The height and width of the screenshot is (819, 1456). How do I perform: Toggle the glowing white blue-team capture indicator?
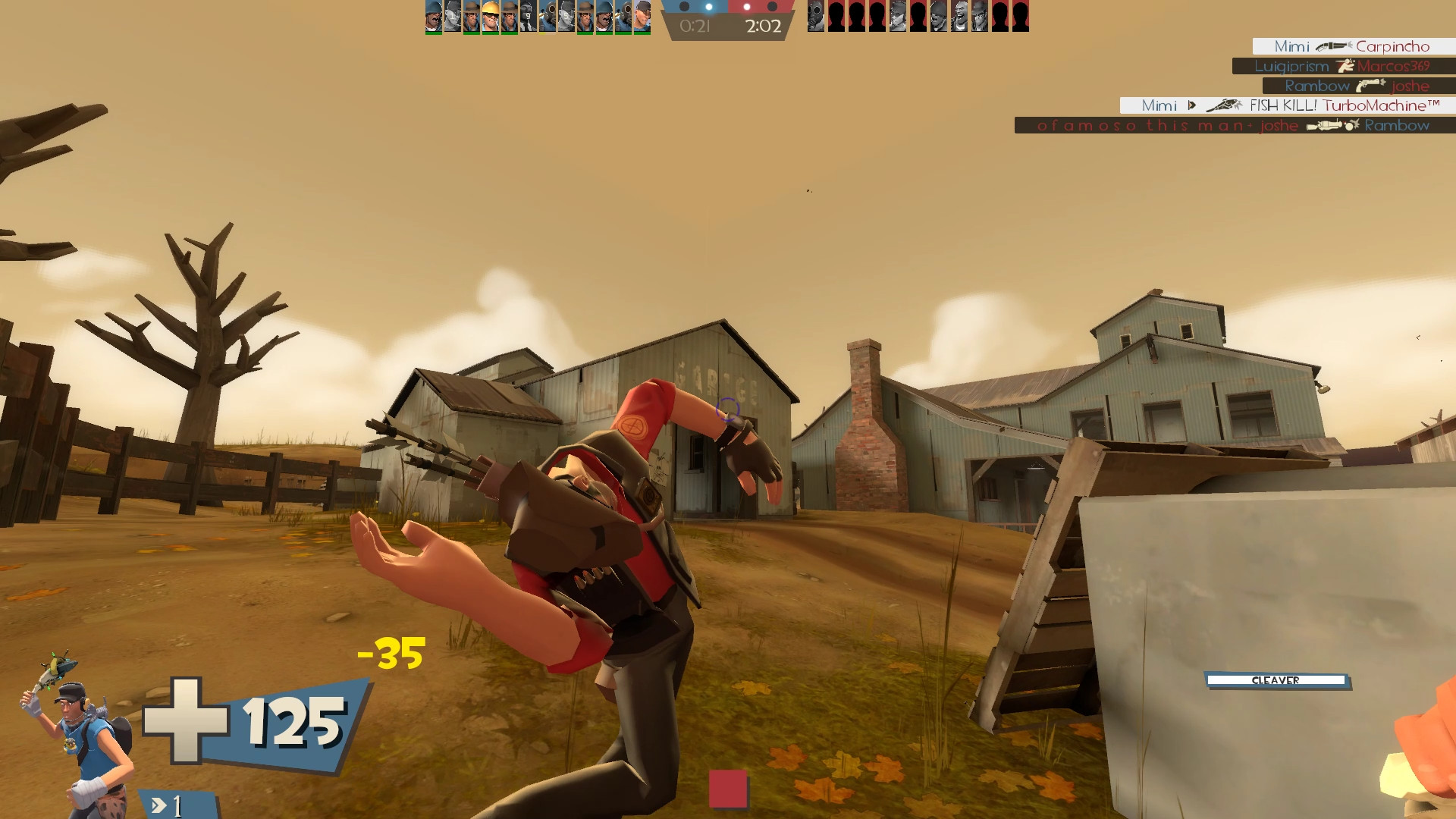coord(709,7)
